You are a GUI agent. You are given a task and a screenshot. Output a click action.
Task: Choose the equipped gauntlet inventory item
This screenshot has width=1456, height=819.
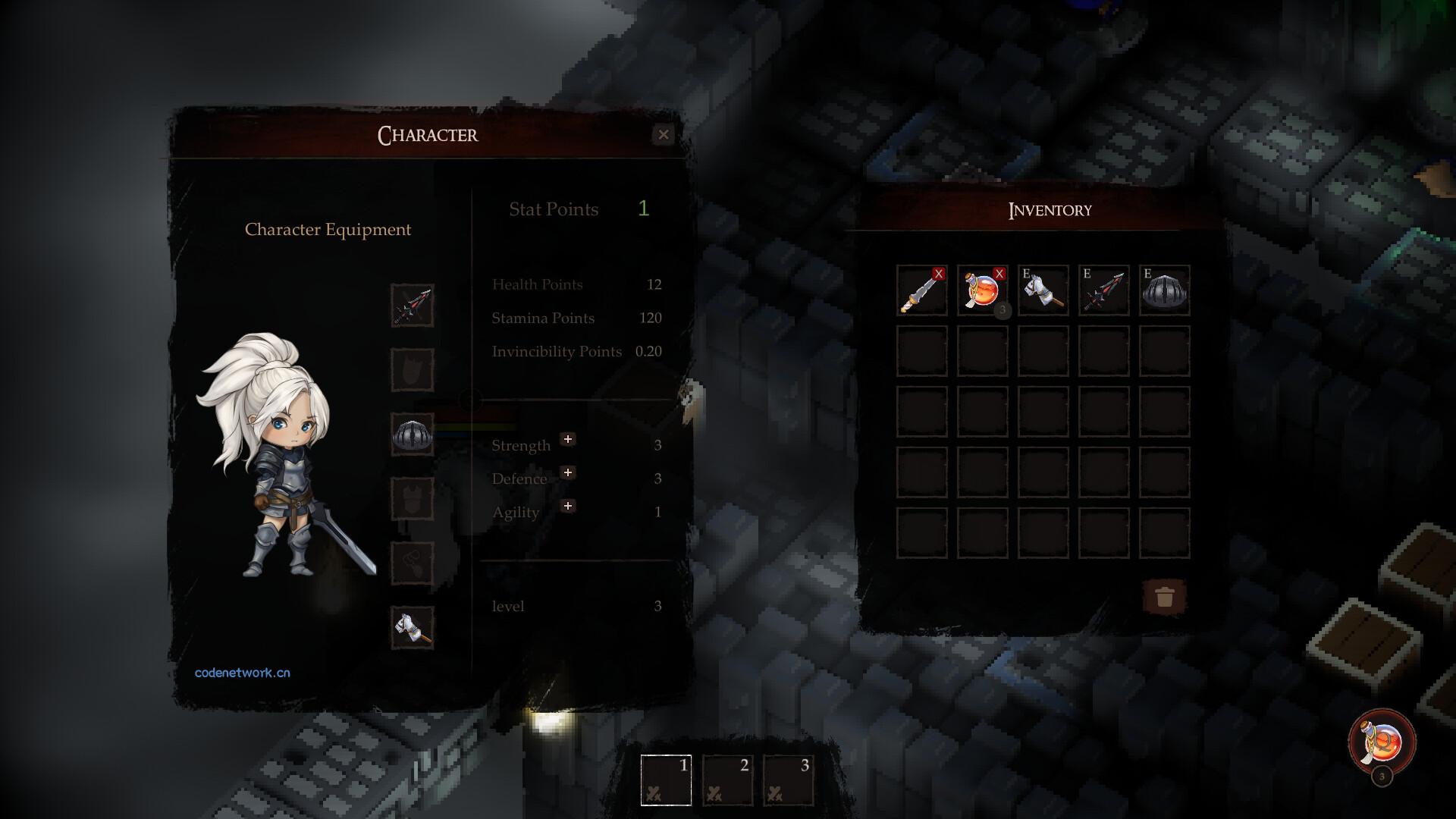[x=1043, y=290]
